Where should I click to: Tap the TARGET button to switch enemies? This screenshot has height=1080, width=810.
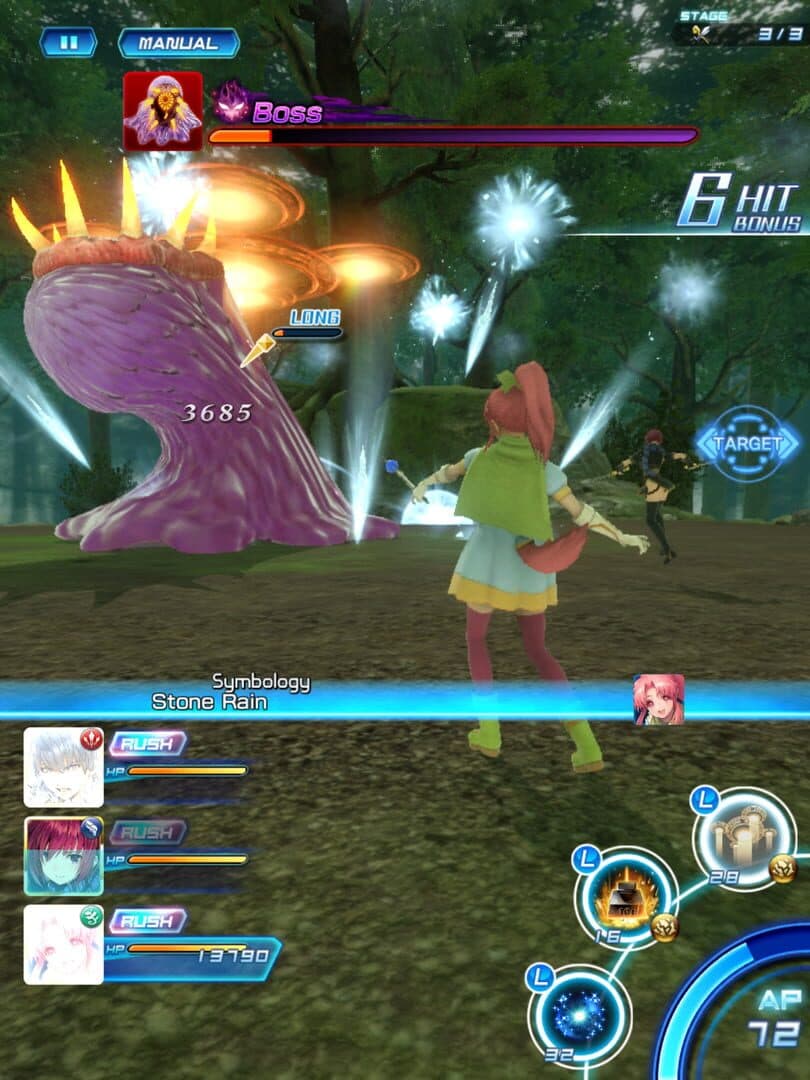(x=748, y=442)
